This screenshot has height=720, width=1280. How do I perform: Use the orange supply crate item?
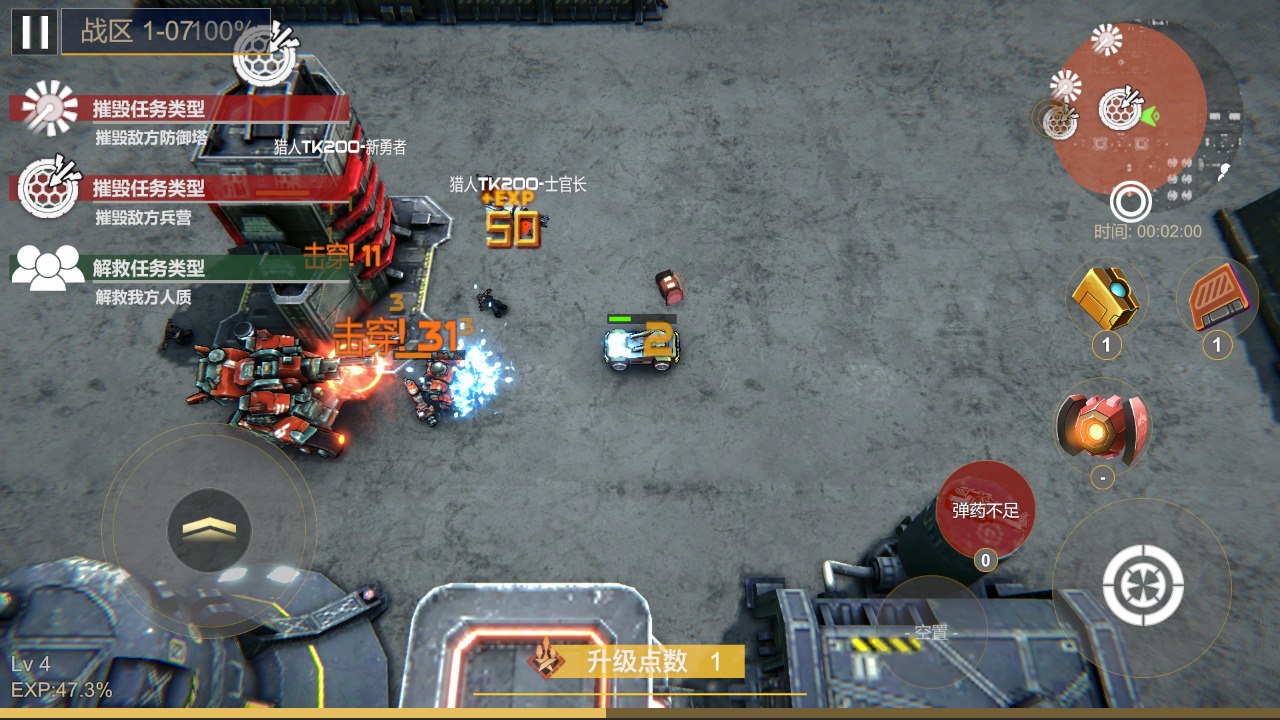tap(1216, 298)
